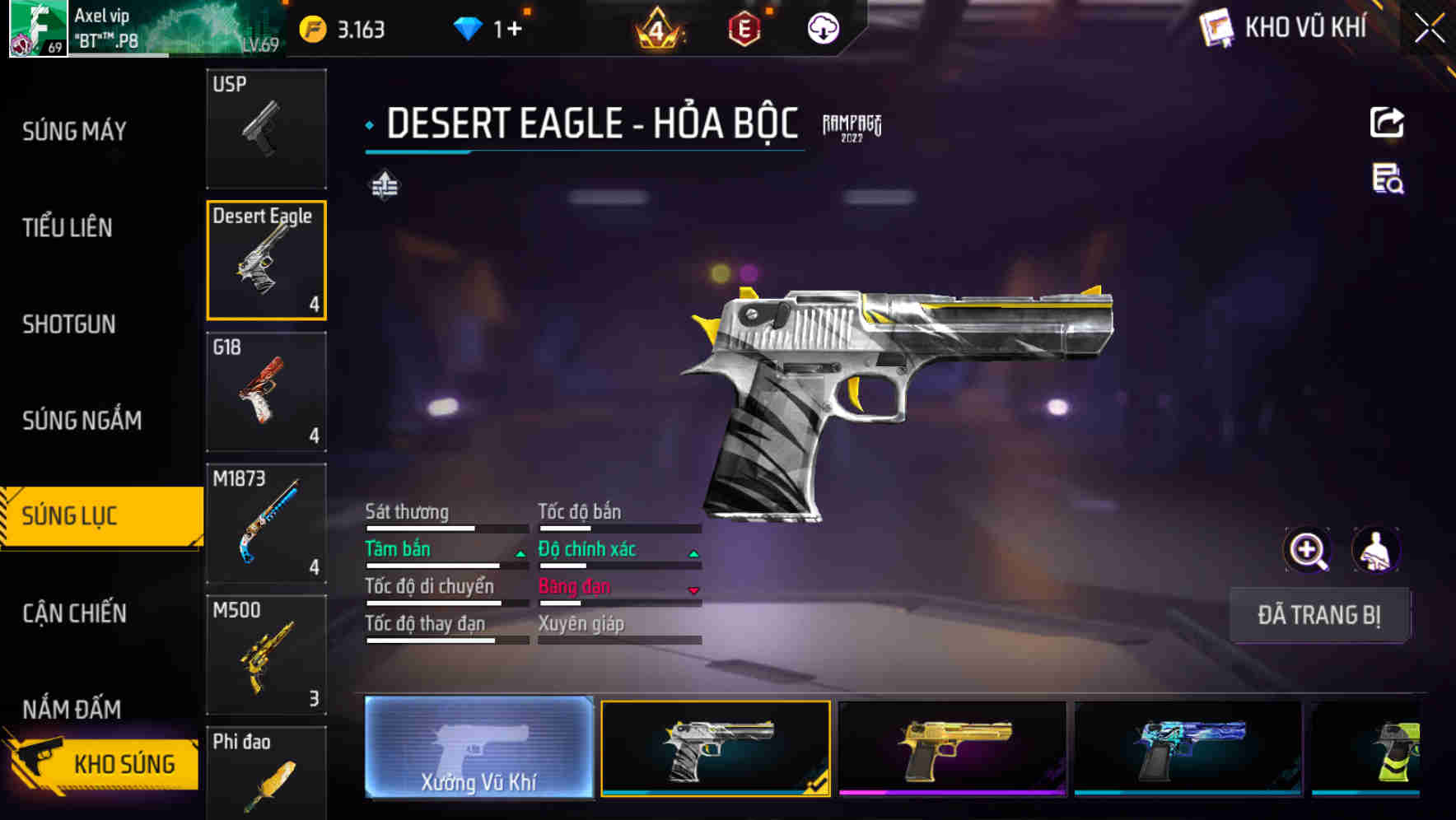This screenshot has width=1456, height=820.
Task: Share the weapon skin
Action: click(1387, 123)
